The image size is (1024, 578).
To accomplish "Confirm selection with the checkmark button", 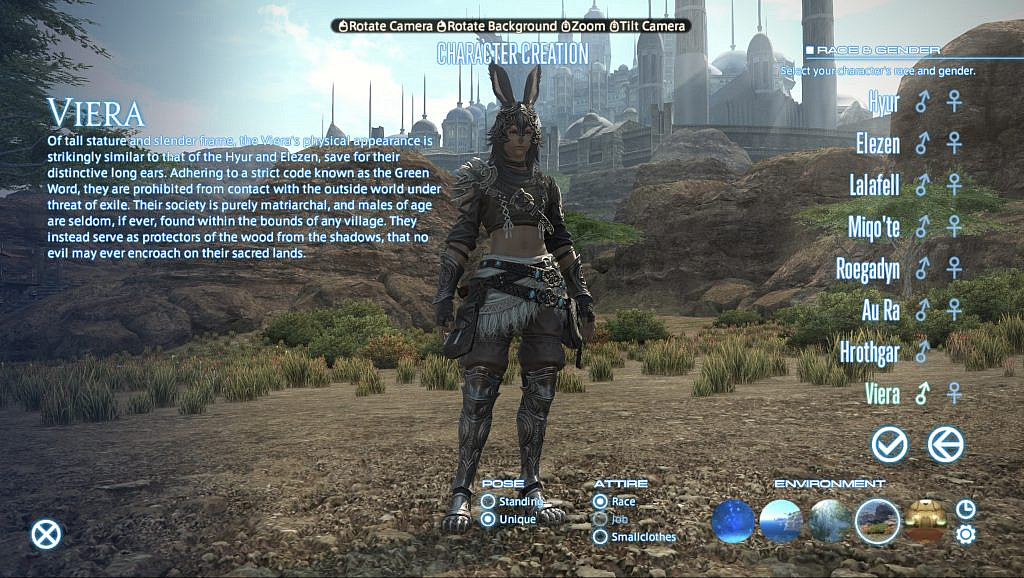I will tap(889, 444).
